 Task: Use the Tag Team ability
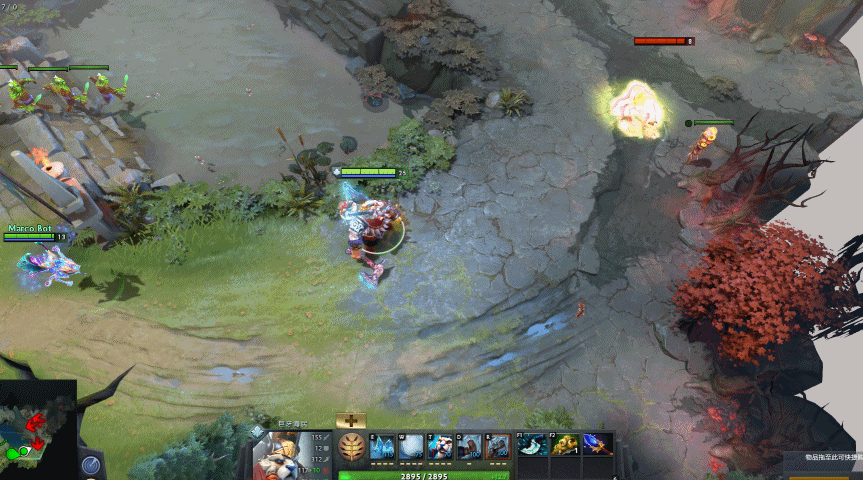(x=440, y=447)
